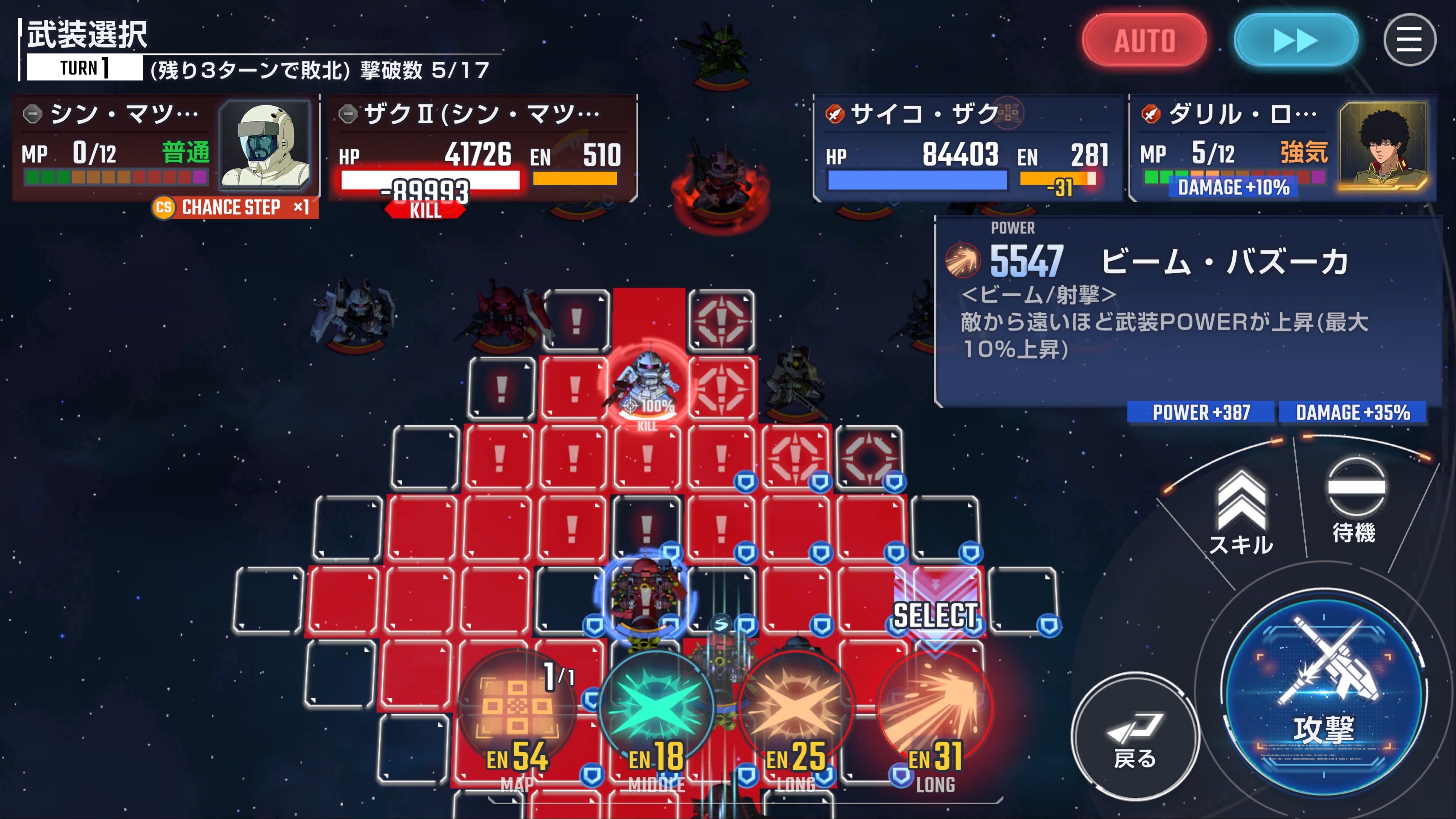View the helmeted enemy pilot portrait
The height and width of the screenshot is (819, 1456).
(x=265, y=146)
